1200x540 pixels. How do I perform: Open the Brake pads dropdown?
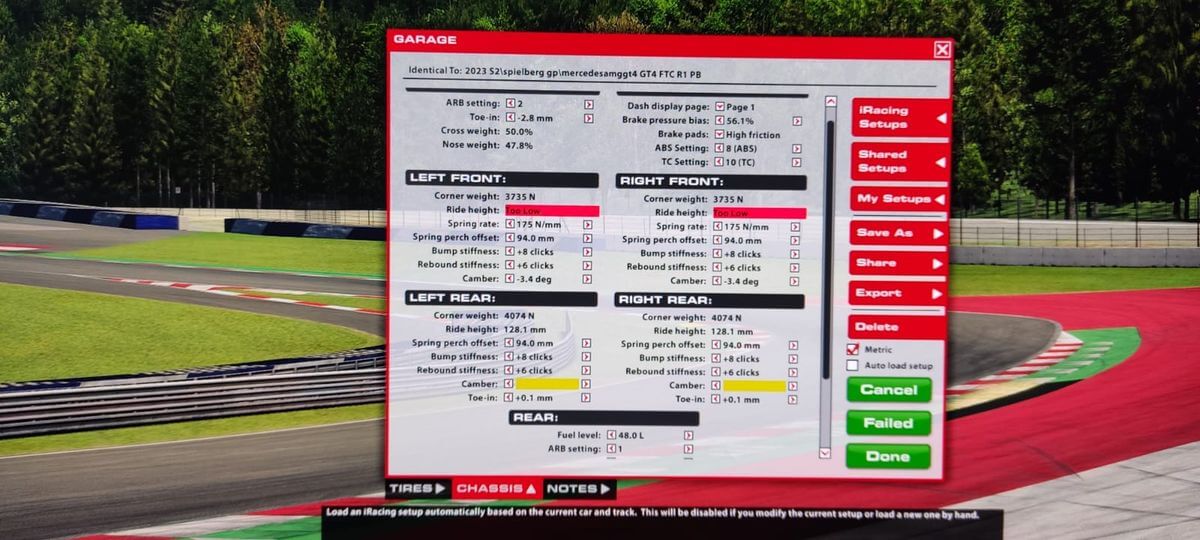tap(720, 135)
